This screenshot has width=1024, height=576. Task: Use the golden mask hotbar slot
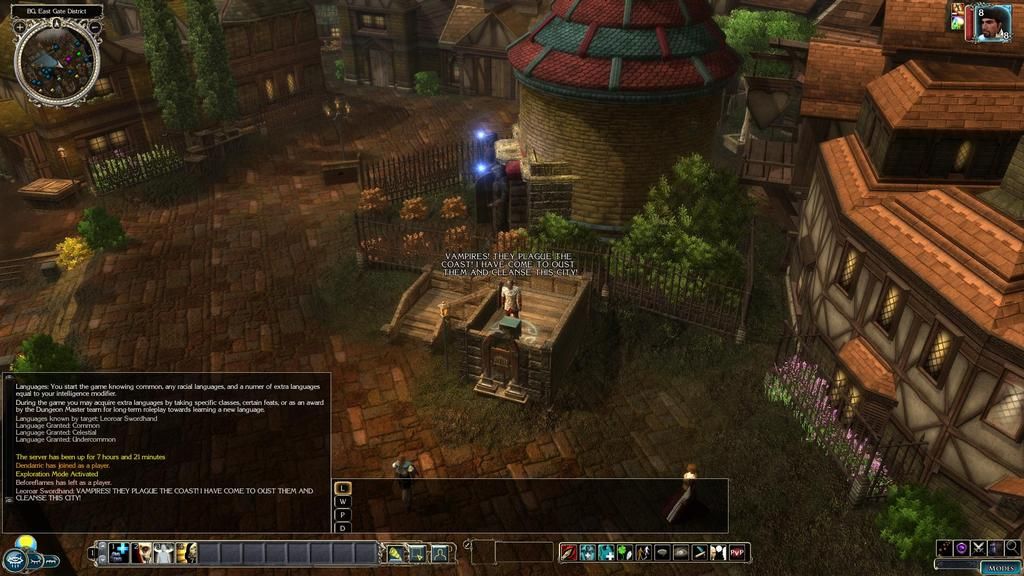(x=186, y=552)
